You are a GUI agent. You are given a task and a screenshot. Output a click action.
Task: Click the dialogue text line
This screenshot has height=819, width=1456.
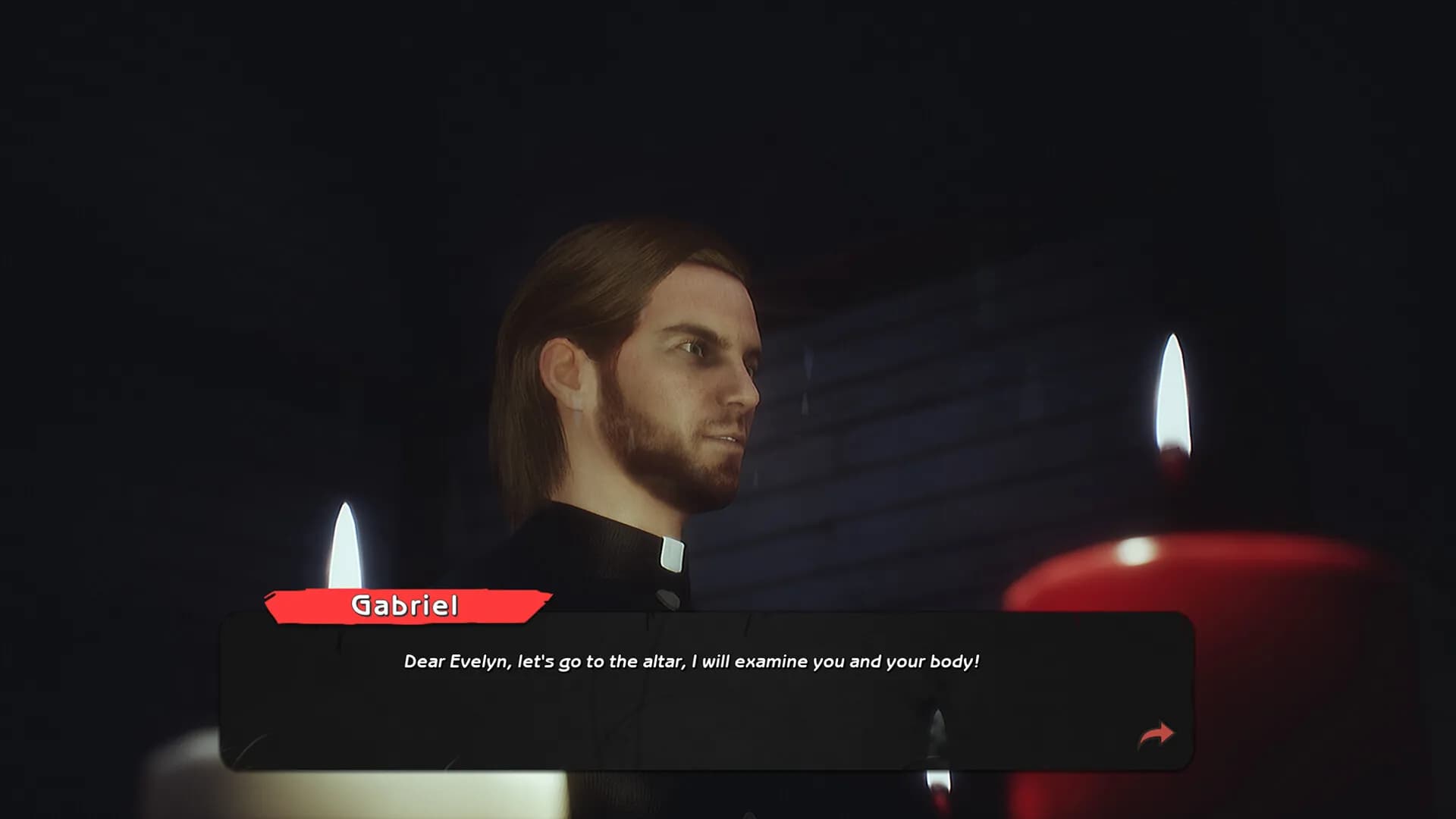coord(692,661)
